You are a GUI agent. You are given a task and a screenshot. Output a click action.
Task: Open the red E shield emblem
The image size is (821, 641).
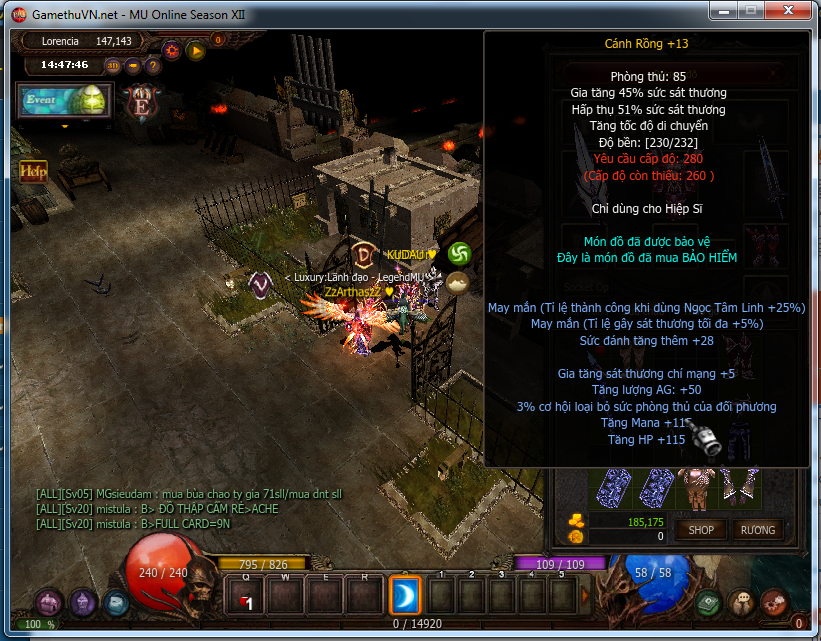coord(140,103)
